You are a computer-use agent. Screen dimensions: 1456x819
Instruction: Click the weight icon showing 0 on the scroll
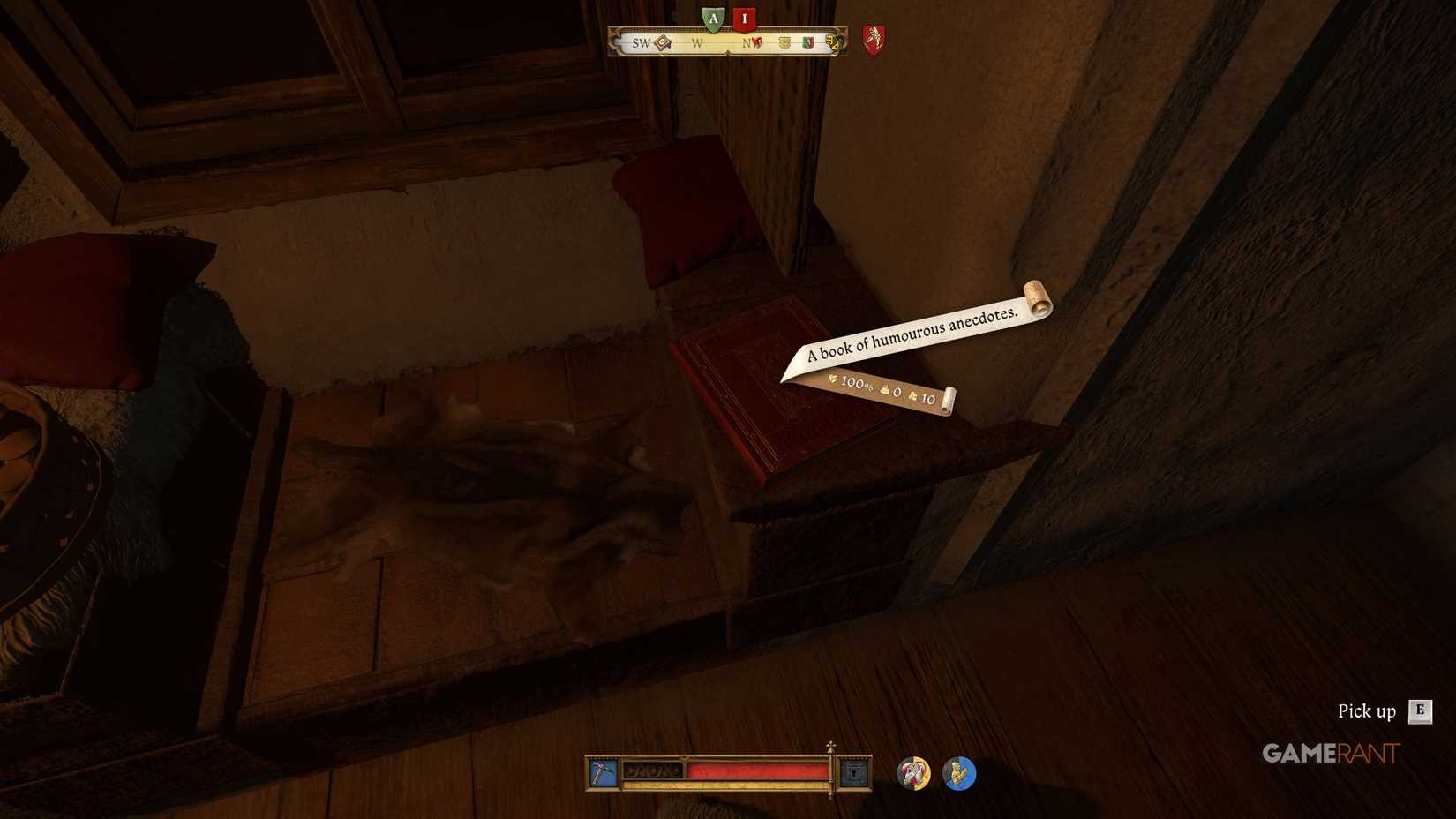pos(884,390)
